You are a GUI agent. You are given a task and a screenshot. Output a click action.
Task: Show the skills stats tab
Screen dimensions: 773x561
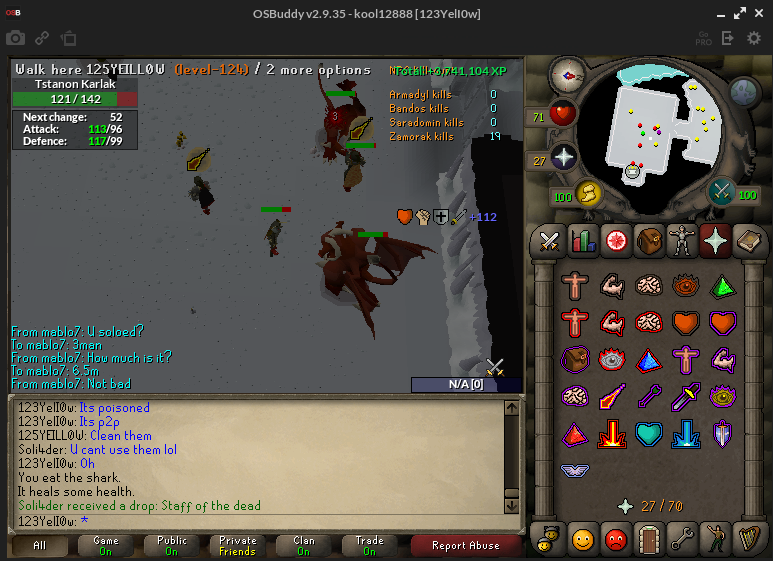coord(582,240)
